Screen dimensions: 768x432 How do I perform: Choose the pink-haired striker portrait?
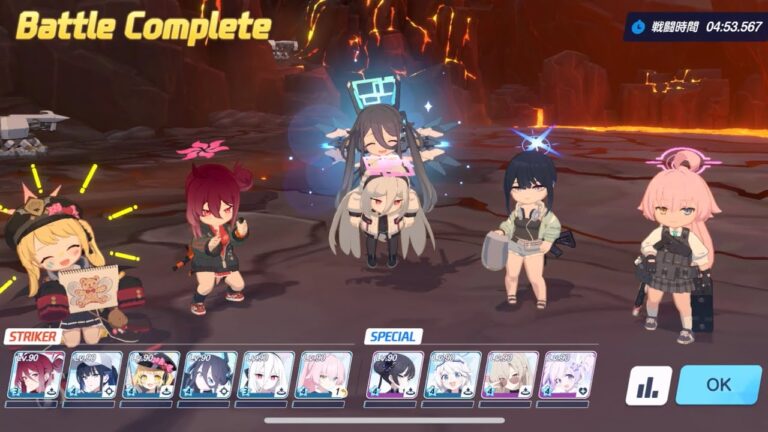click(x=325, y=376)
